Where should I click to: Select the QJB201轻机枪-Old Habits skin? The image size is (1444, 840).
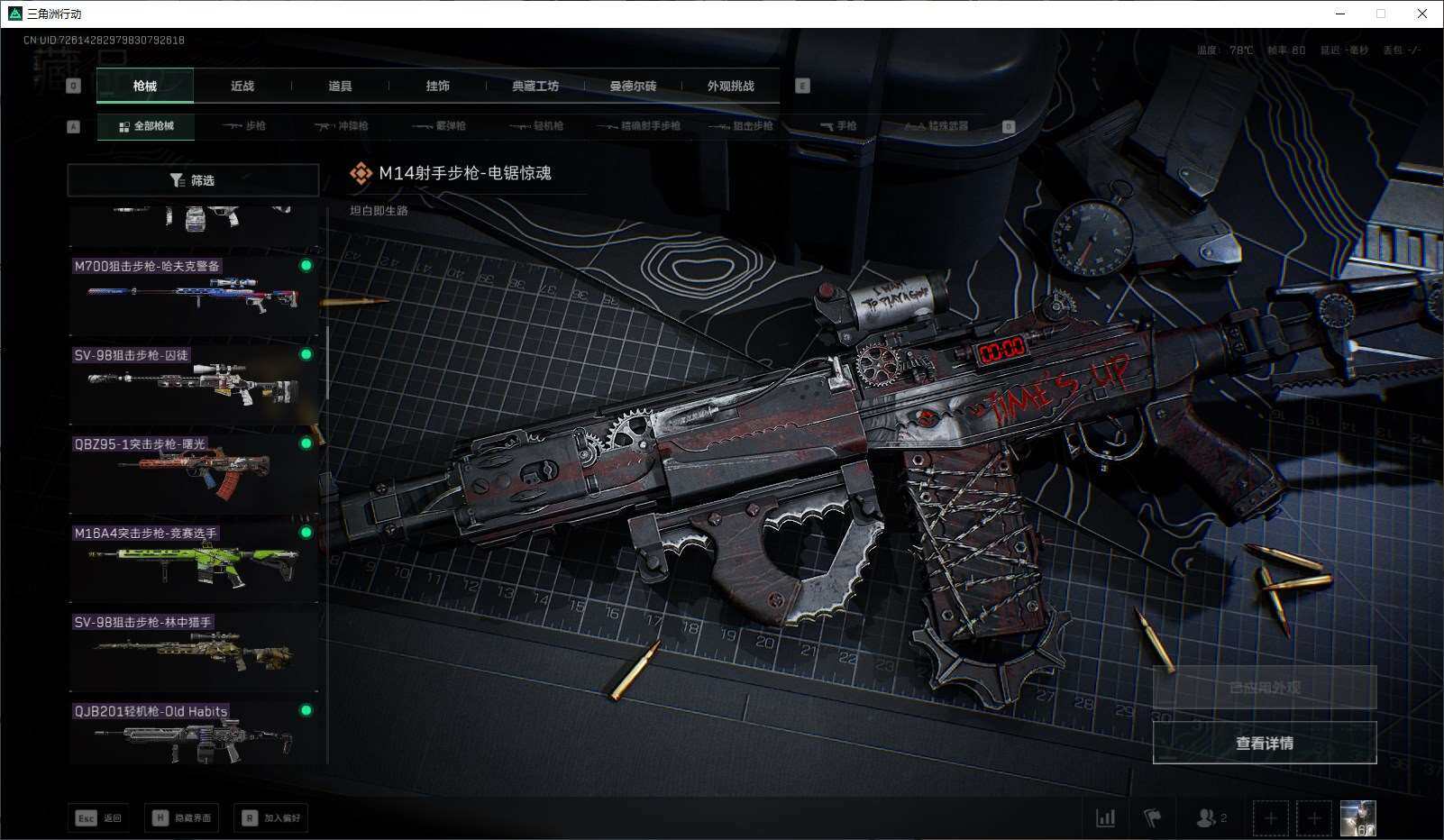(x=194, y=736)
